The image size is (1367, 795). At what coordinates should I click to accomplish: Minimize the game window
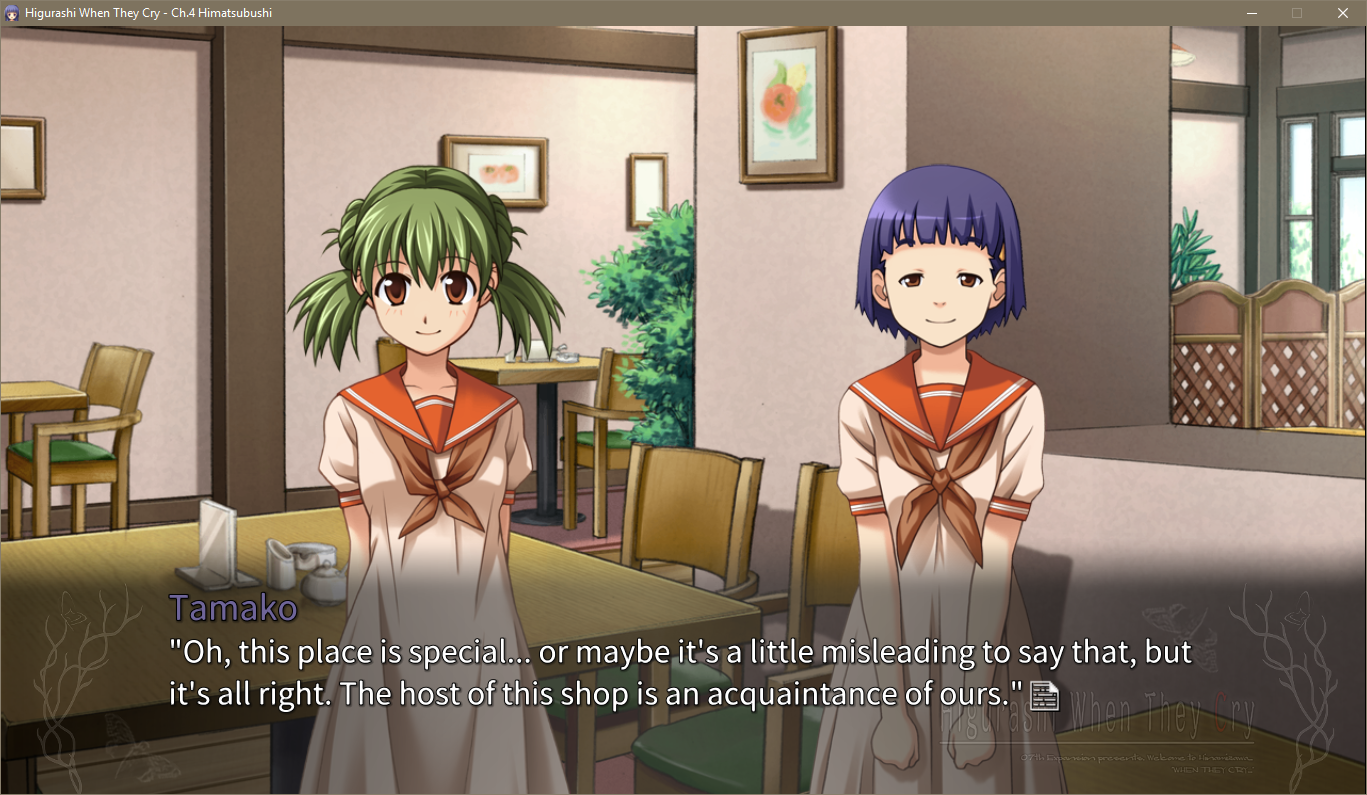click(1251, 13)
